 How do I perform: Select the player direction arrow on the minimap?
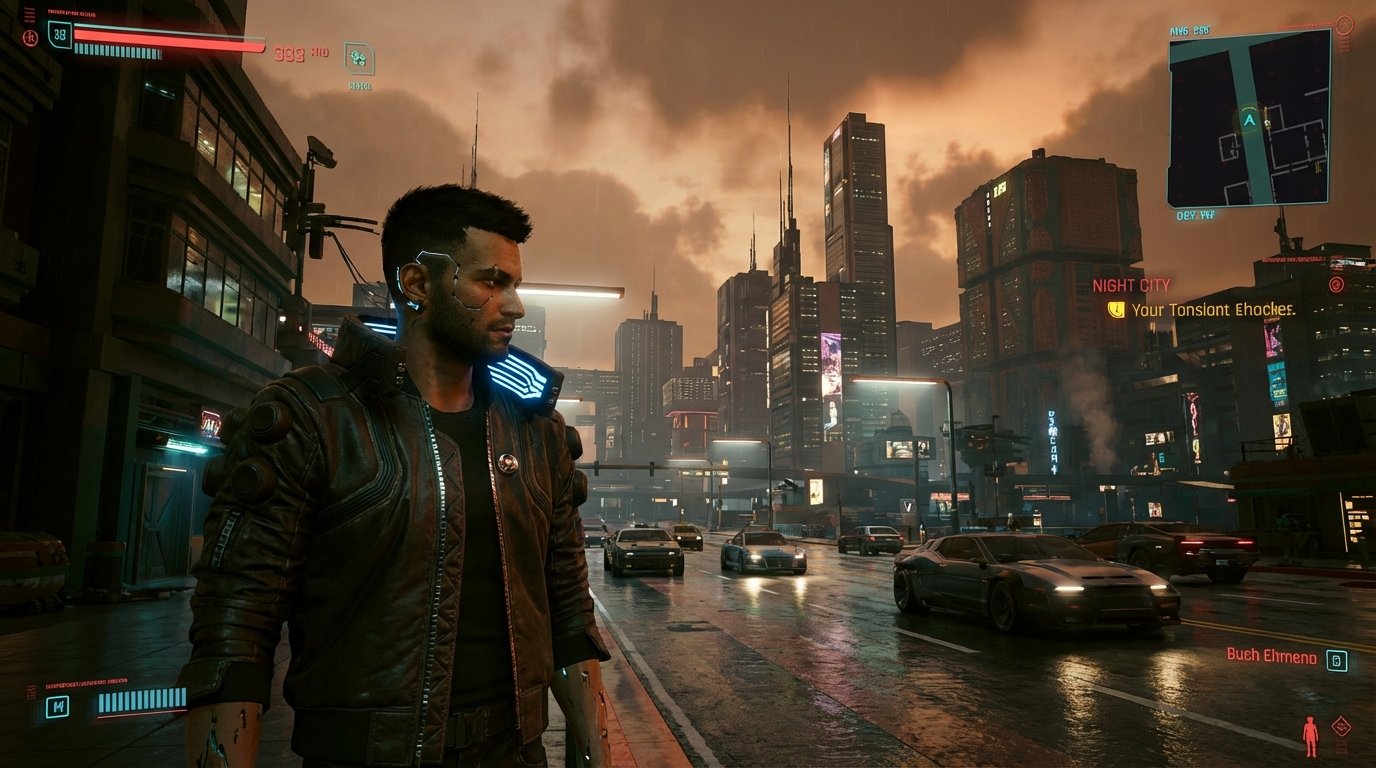coord(1248,118)
